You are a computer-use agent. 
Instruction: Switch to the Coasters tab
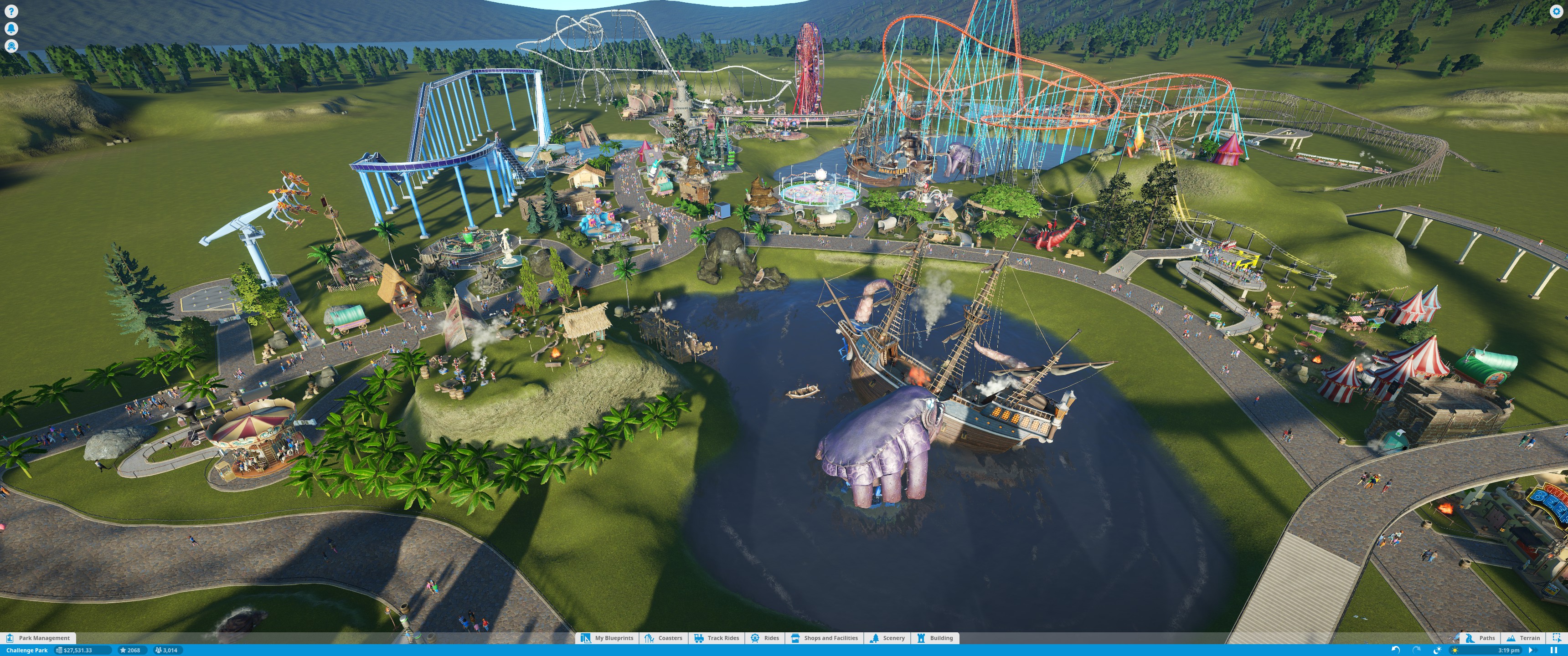click(x=664, y=638)
